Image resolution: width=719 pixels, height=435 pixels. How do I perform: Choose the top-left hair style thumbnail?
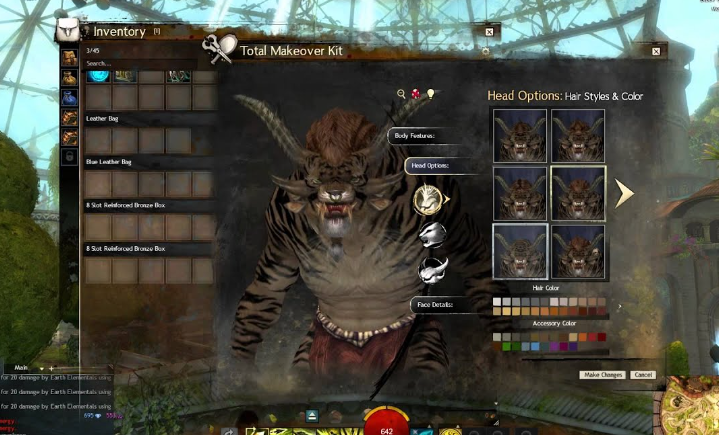tap(519, 135)
